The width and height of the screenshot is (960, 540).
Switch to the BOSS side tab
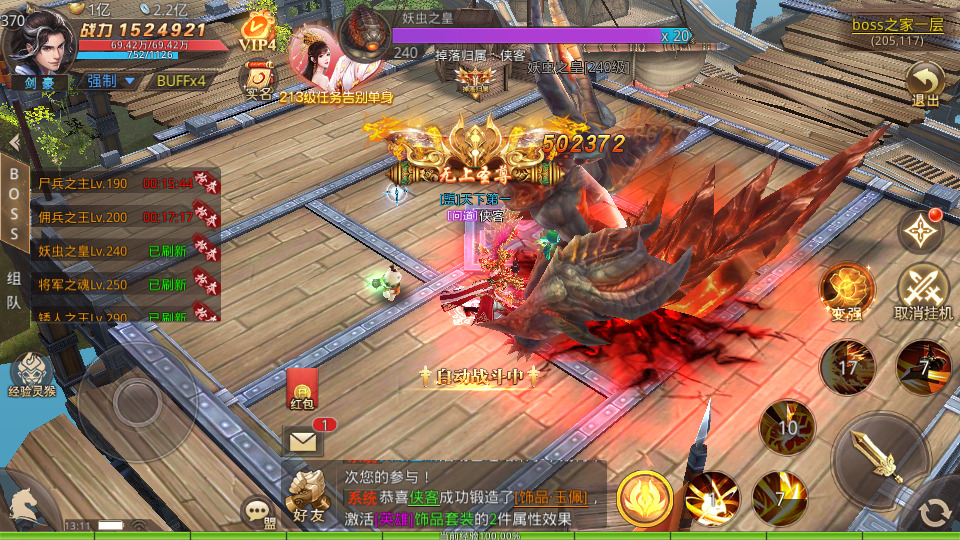coord(14,203)
